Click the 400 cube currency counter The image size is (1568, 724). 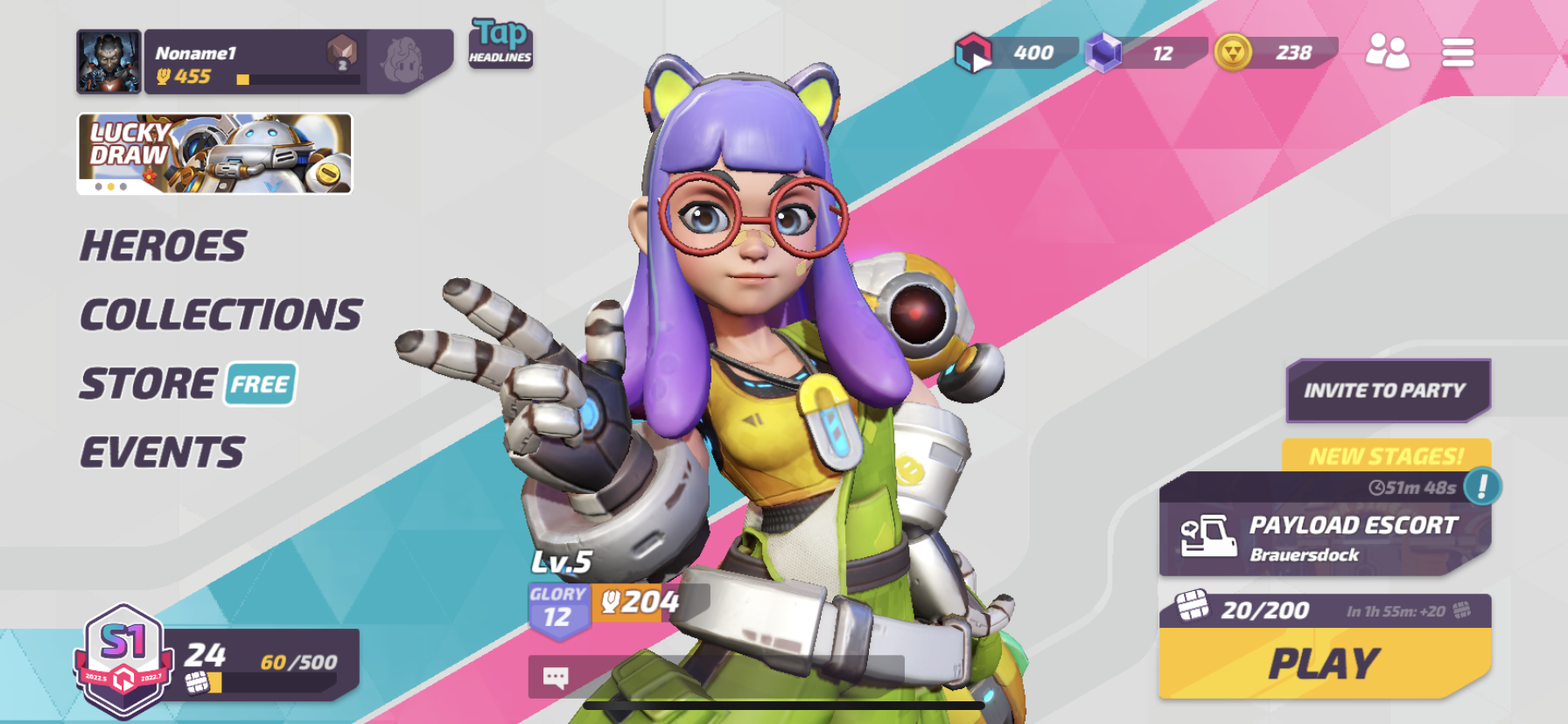click(1015, 53)
